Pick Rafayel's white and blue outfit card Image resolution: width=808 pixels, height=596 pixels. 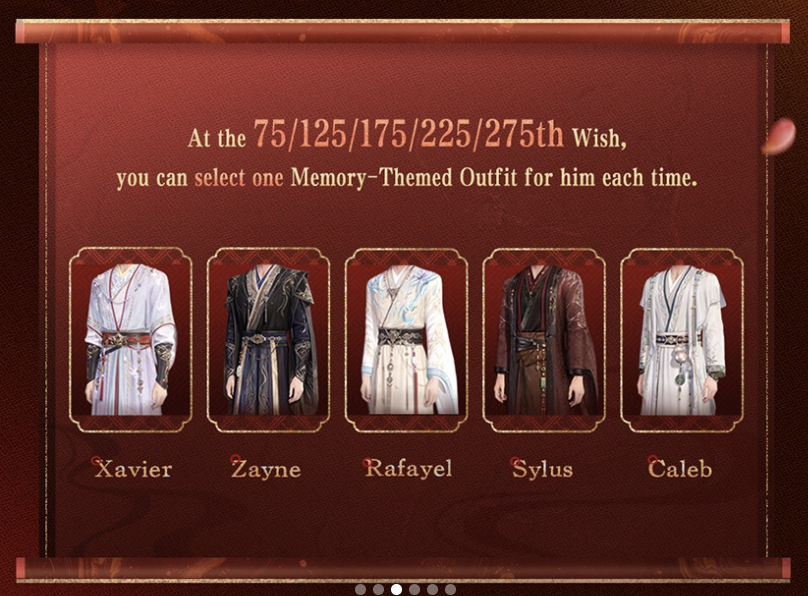tap(406, 340)
